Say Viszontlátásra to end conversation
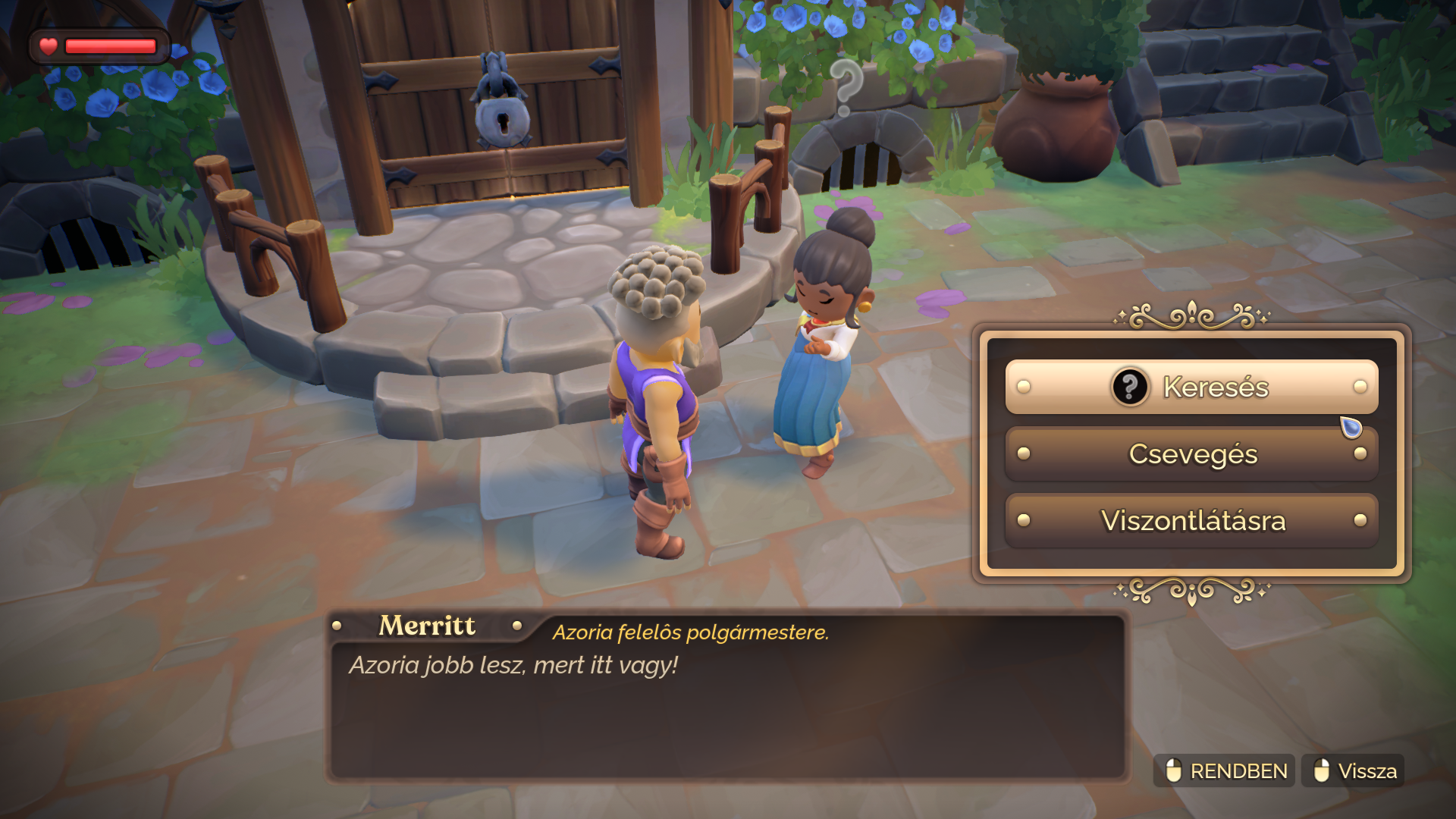1456x819 pixels. [x=1191, y=520]
